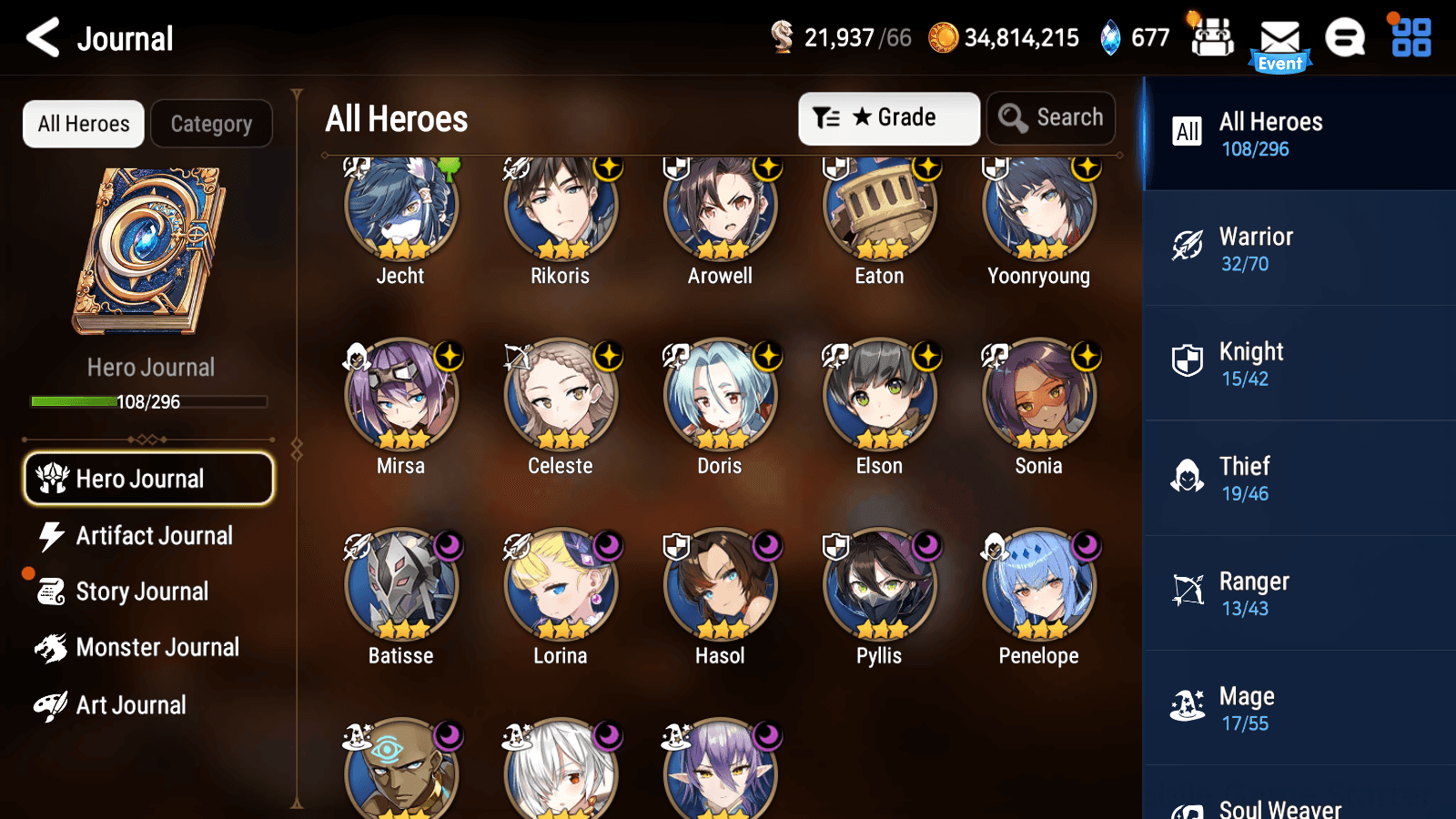1456x819 pixels.
Task: Select the Ranger bow icon
Action: tap(1187, 591)
